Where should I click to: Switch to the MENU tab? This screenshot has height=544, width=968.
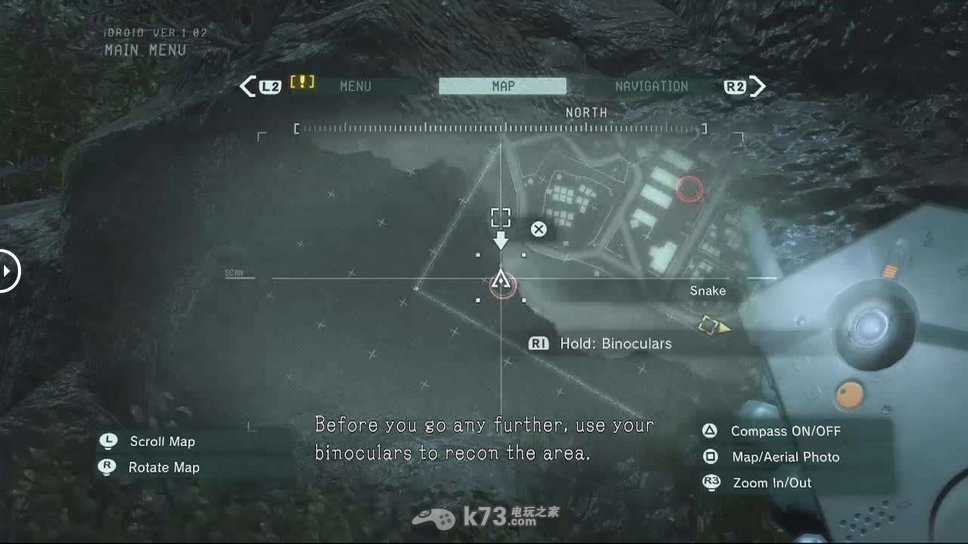pyautogui.click(x=355, y=86)
